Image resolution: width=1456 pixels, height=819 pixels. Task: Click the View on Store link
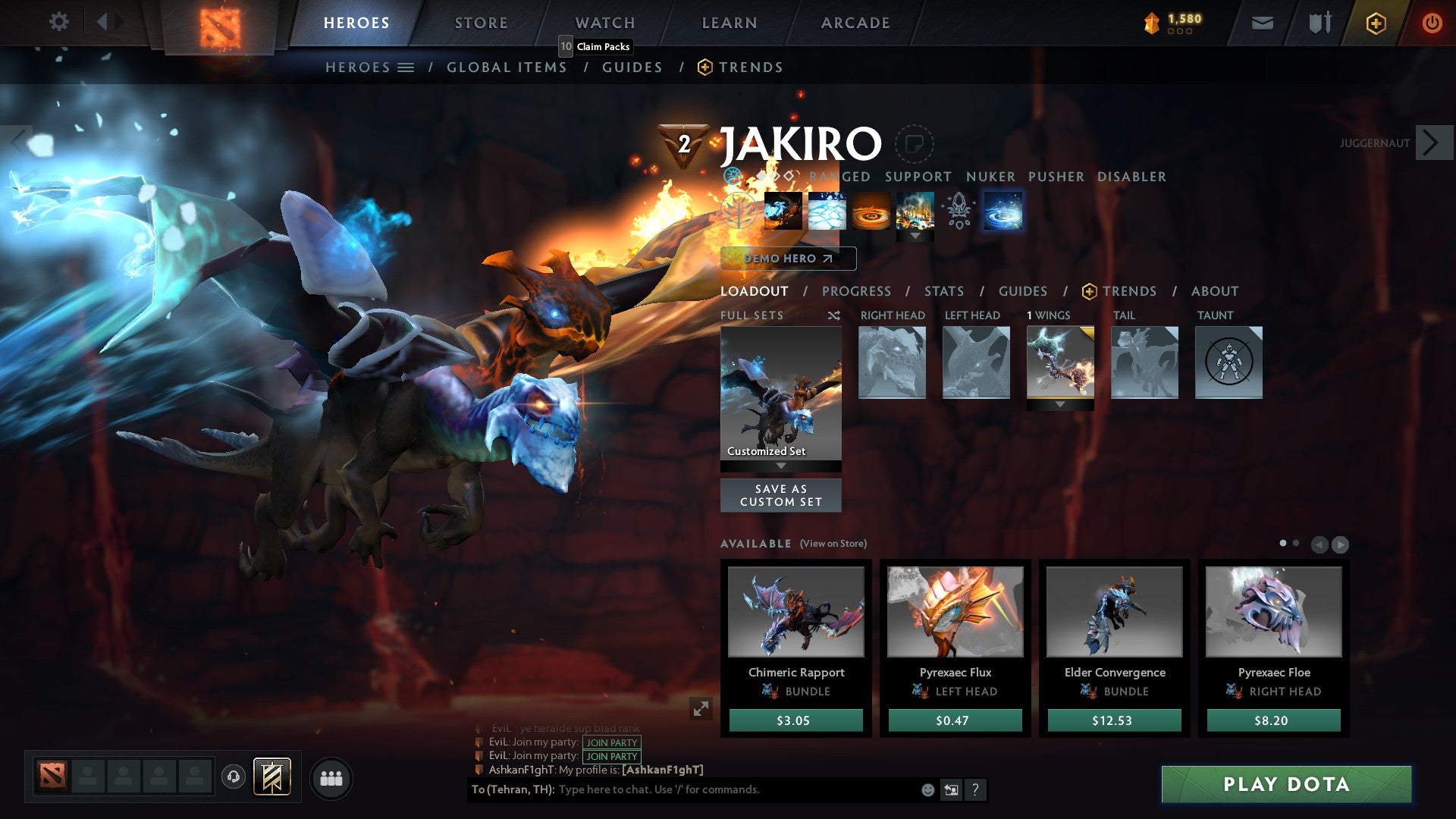point(833,544)
